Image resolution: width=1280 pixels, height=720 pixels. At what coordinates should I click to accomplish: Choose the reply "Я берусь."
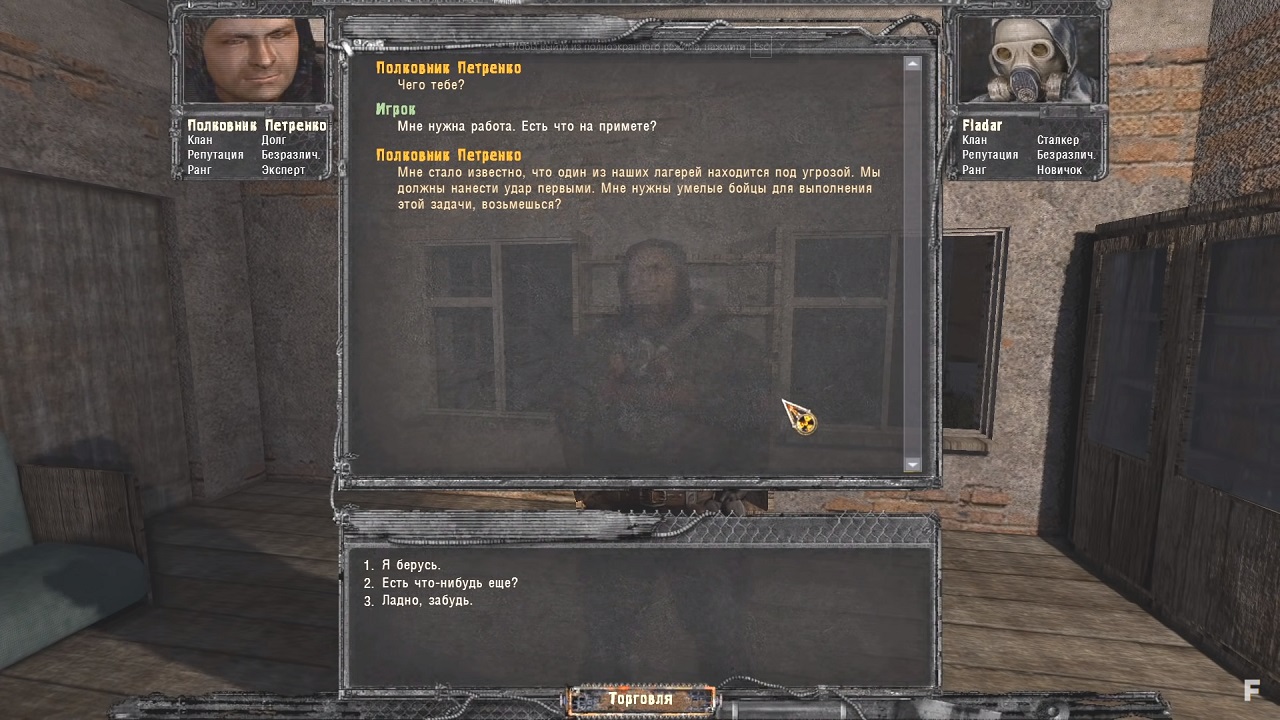[411, 565]
